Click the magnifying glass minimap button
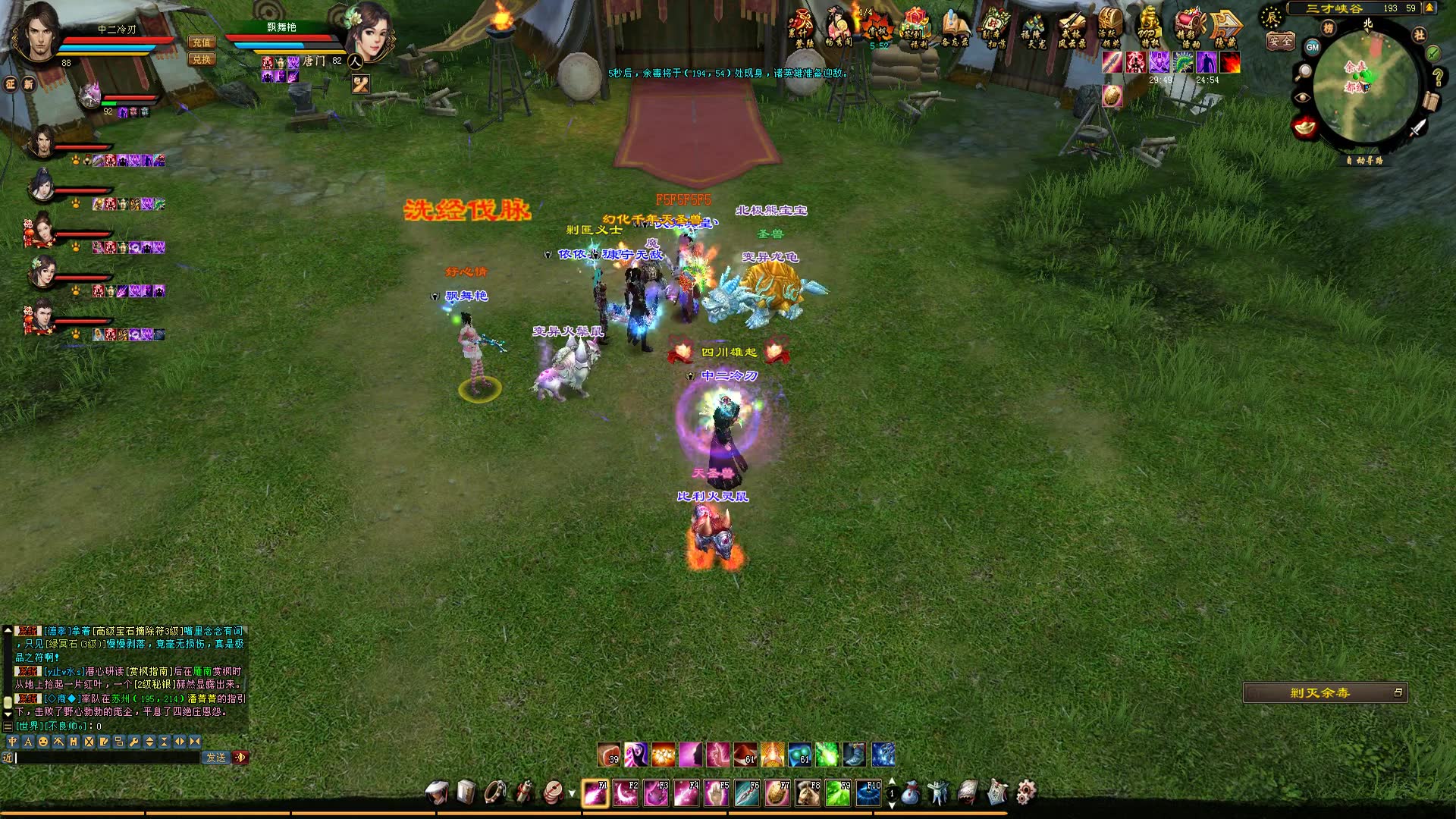Image resolution: width=1456 pixels, height=819 pixels. coord(1304,72)
